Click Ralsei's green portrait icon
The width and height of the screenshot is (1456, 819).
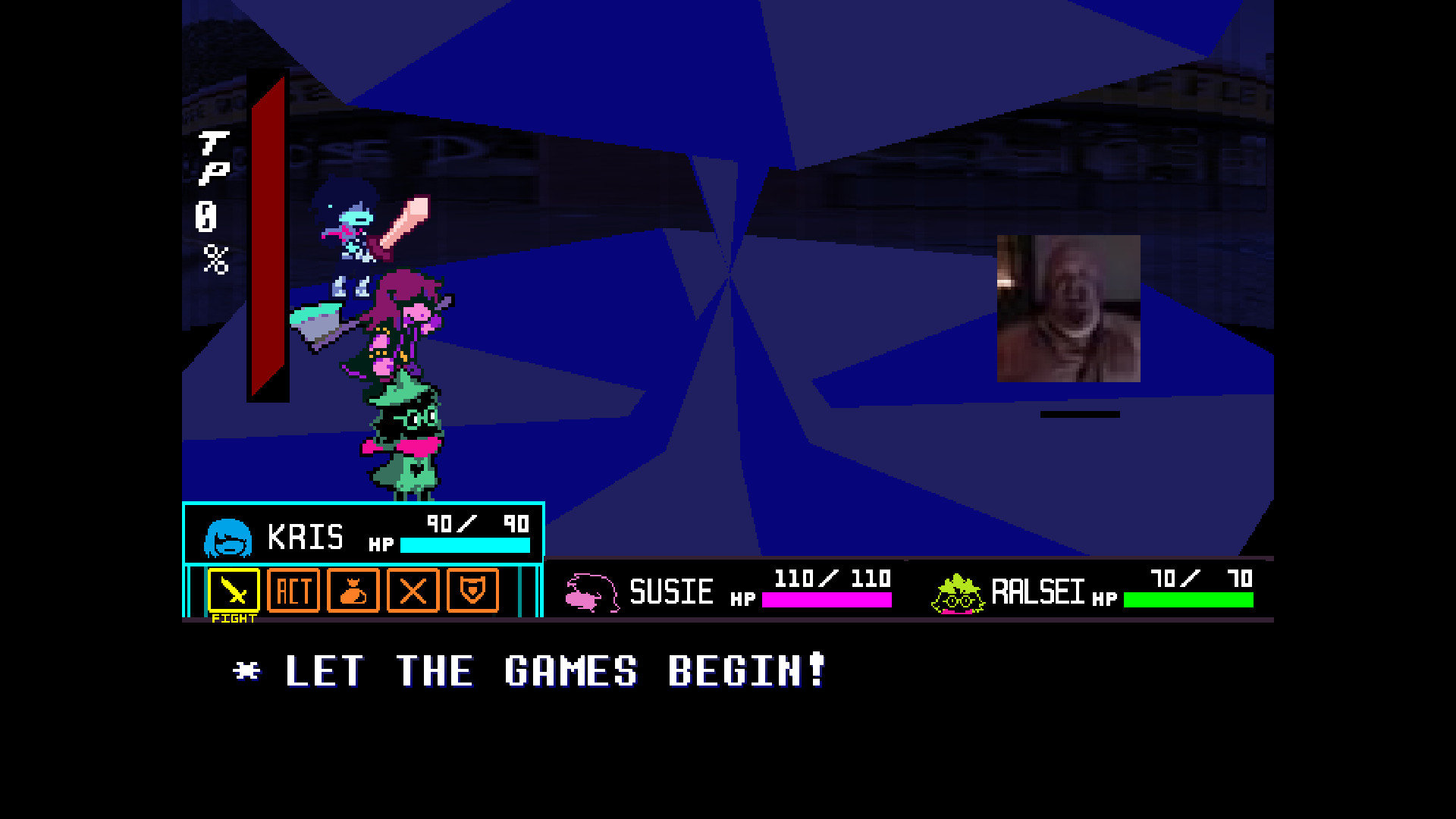[x=957, y=592]
